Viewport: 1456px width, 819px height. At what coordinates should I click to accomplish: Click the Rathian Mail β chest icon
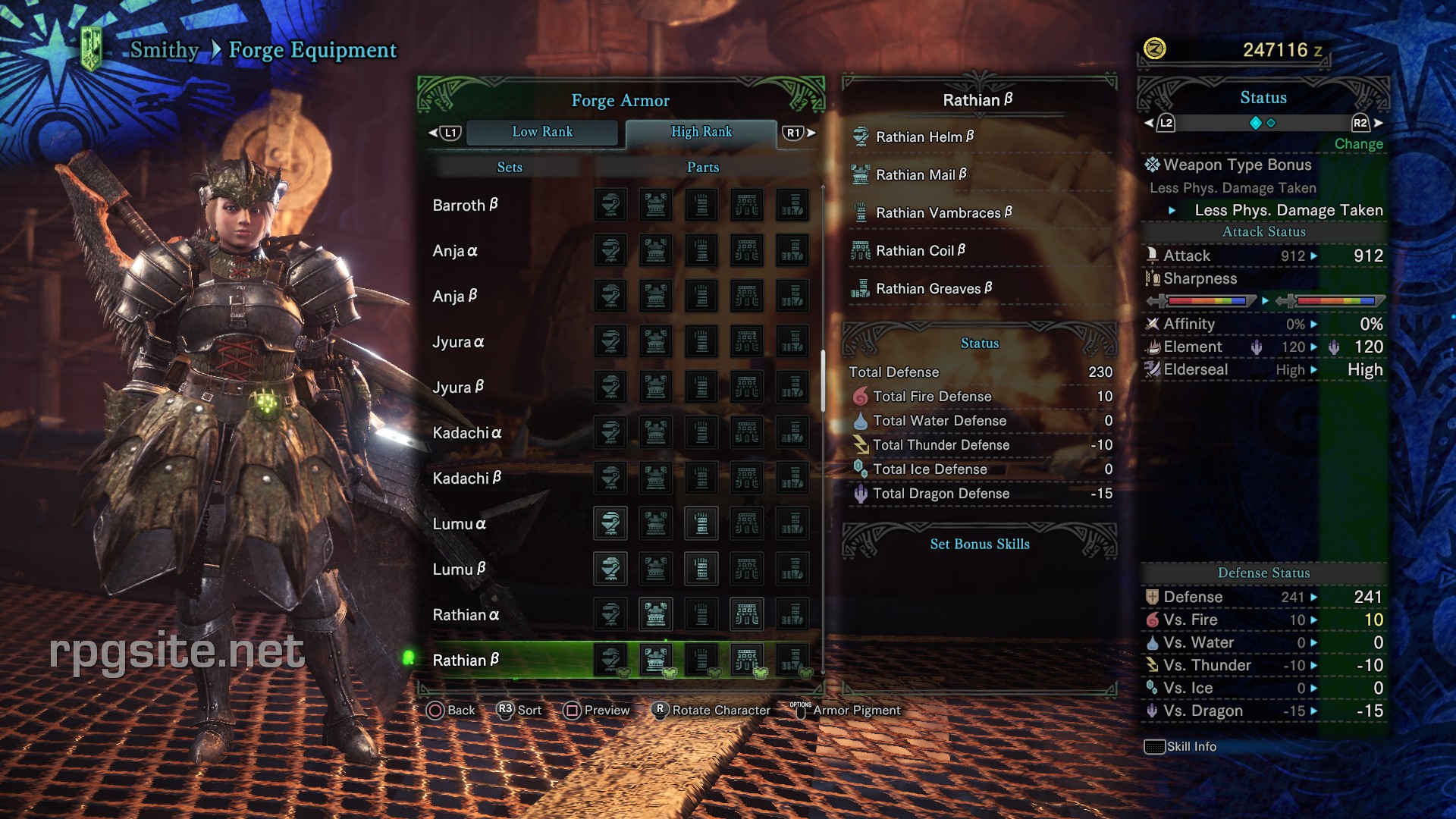point(859,174)
